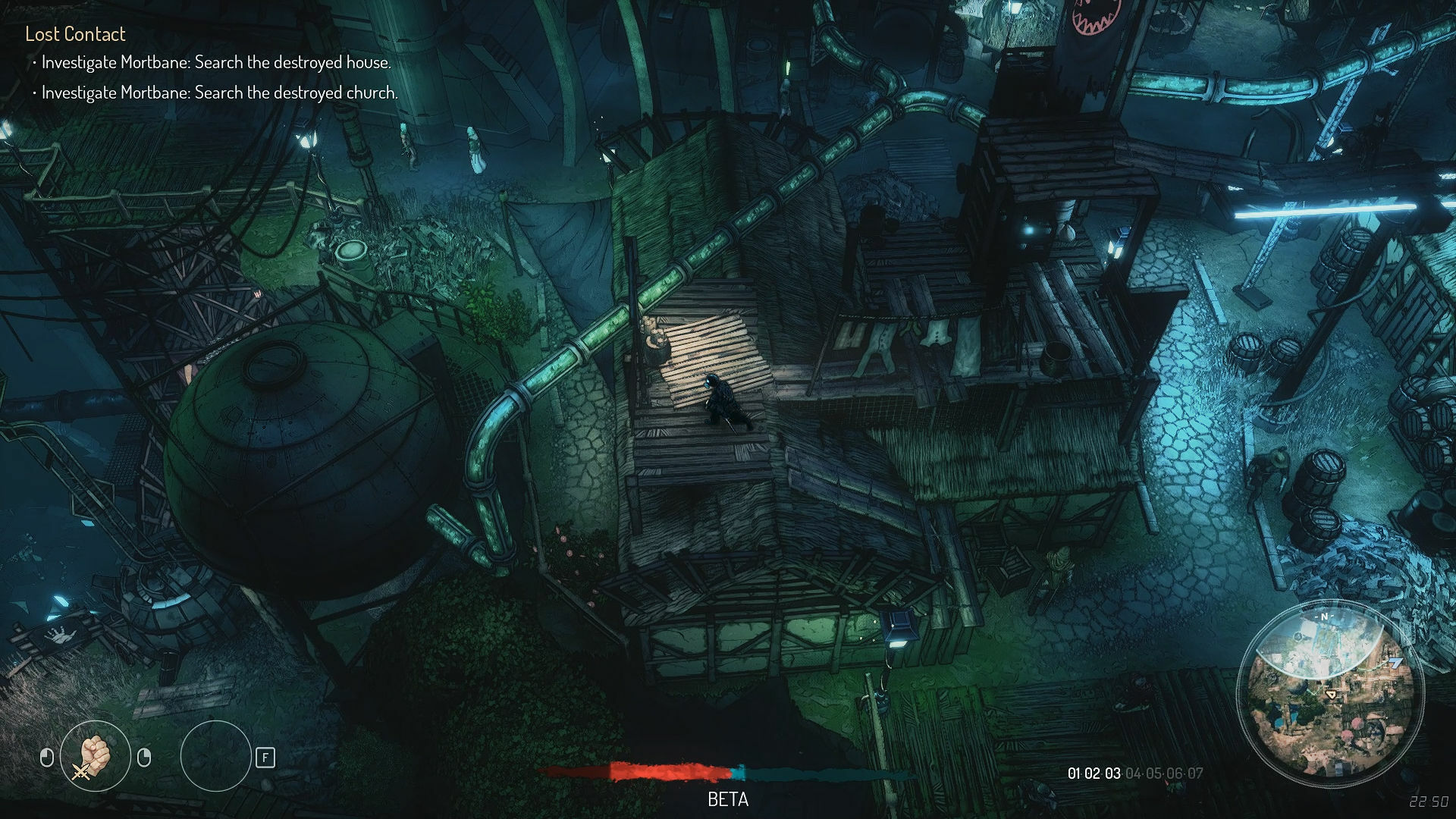Select the fist melee attack ability icon
1456x819 pixels.
pyautogui.click(x=95, y=755)
